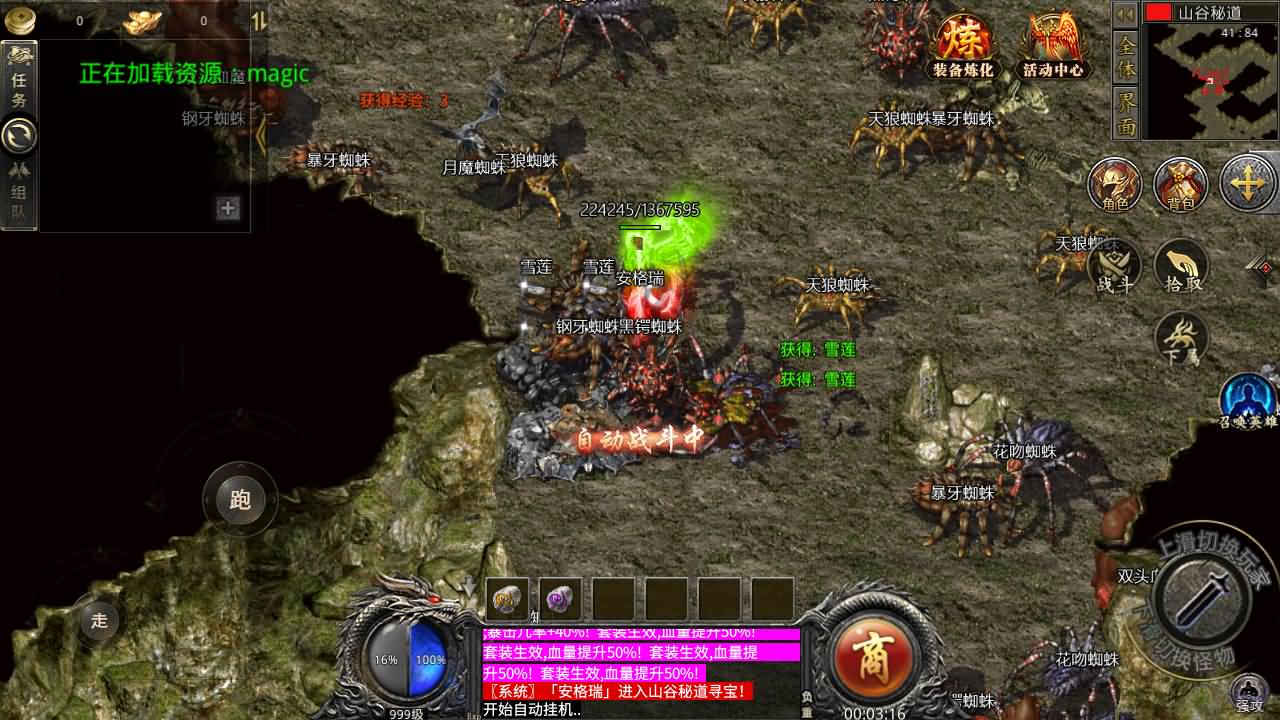Open the 商 shop button

(x=864, y=656)
